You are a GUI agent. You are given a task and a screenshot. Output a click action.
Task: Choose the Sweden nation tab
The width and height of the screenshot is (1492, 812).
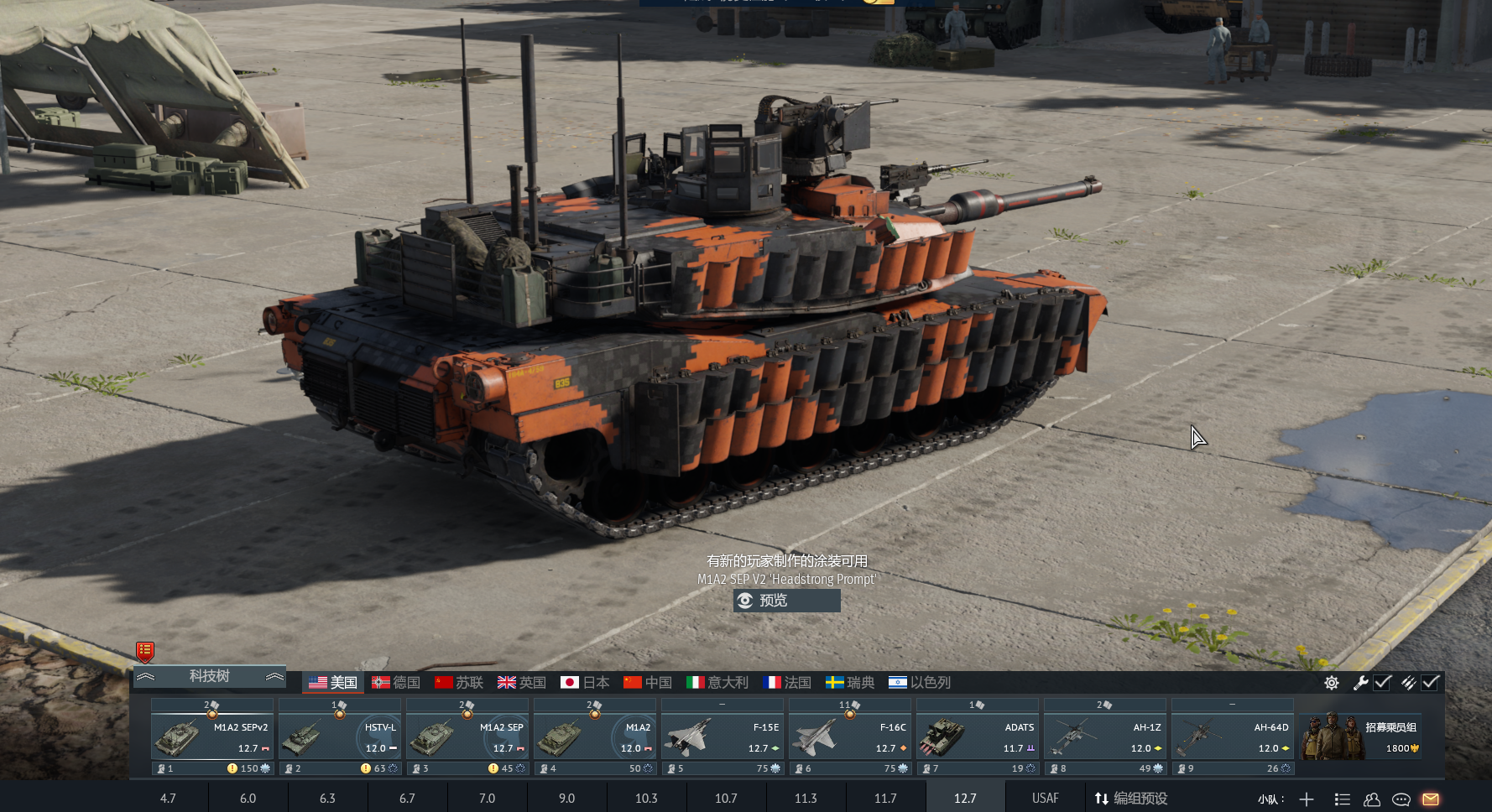click(849, 683)
